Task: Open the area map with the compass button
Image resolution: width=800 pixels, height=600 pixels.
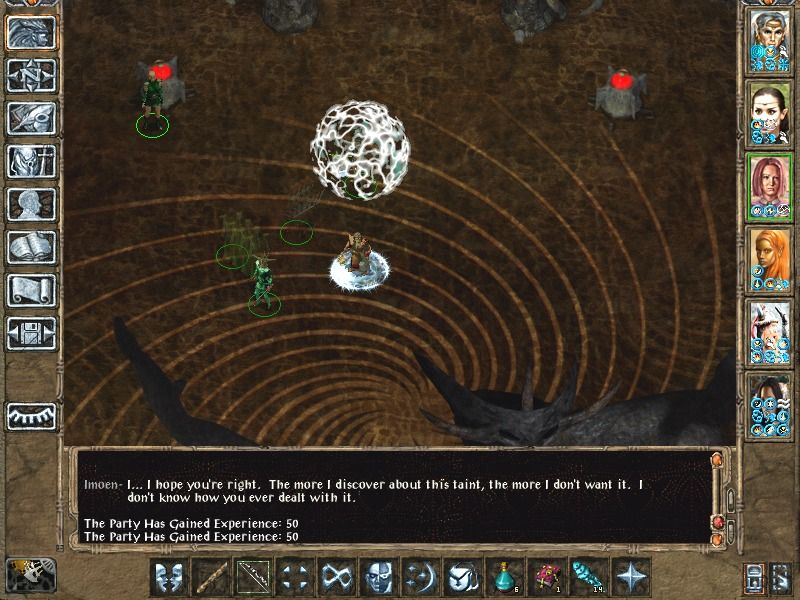Action: point(31,75)
